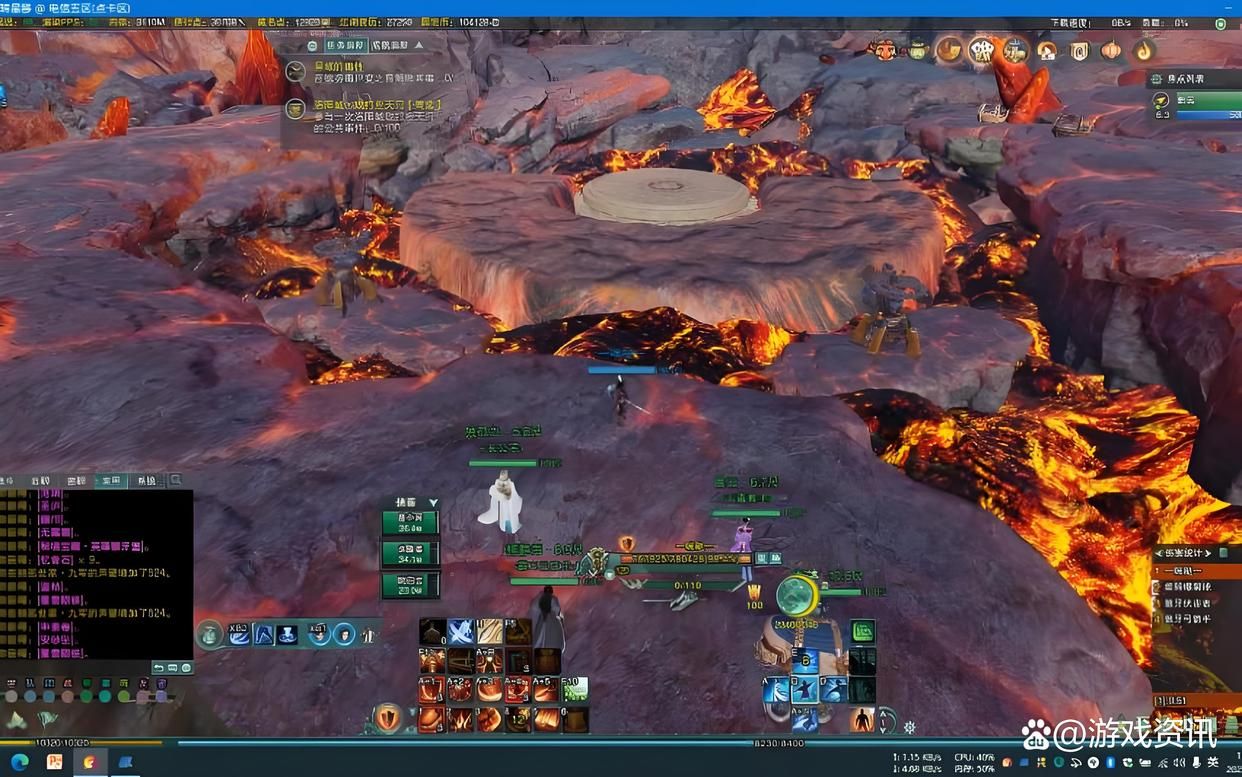Use the F10 green item slot
Screen dimensions: 1242x777
pos(574,689)
